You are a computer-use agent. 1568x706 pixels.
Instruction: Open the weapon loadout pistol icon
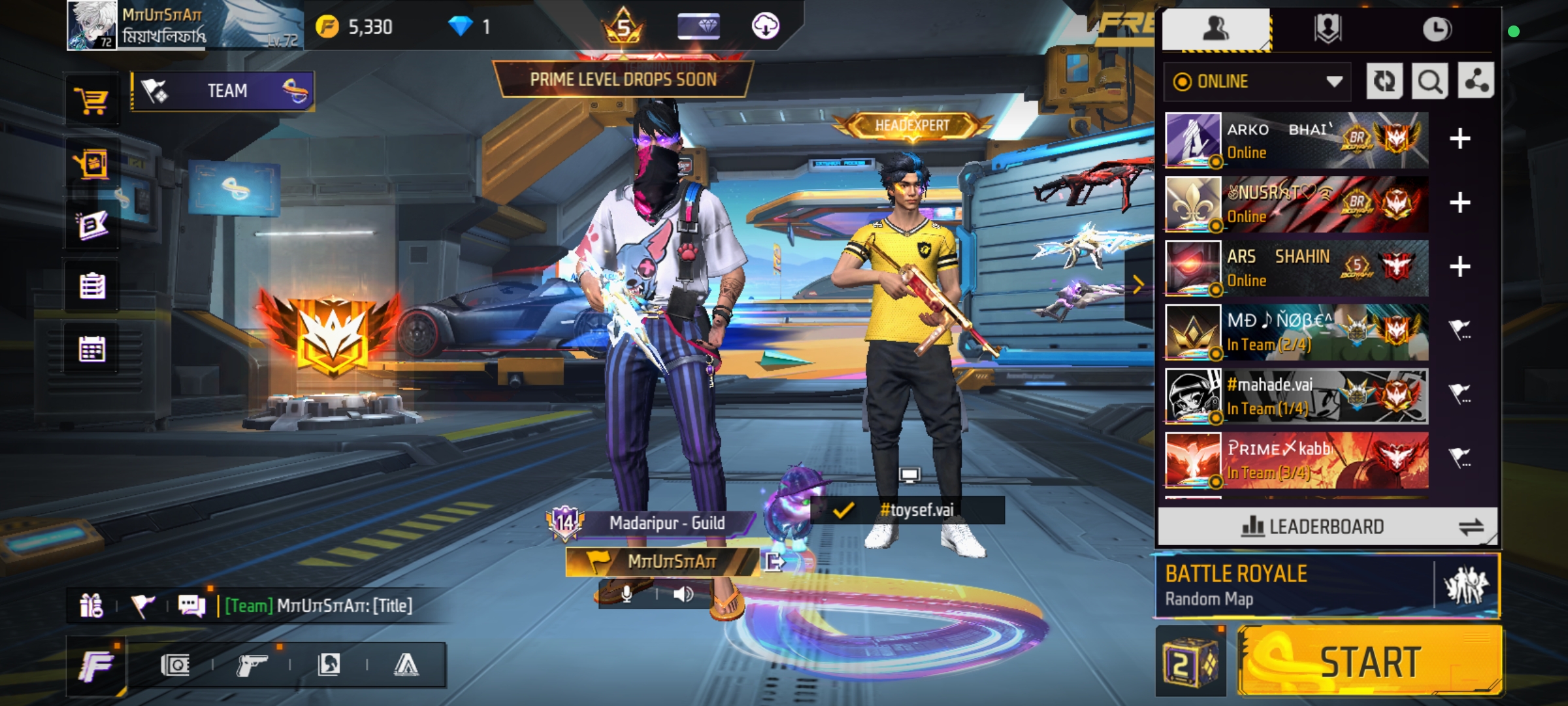click(252, 665)
